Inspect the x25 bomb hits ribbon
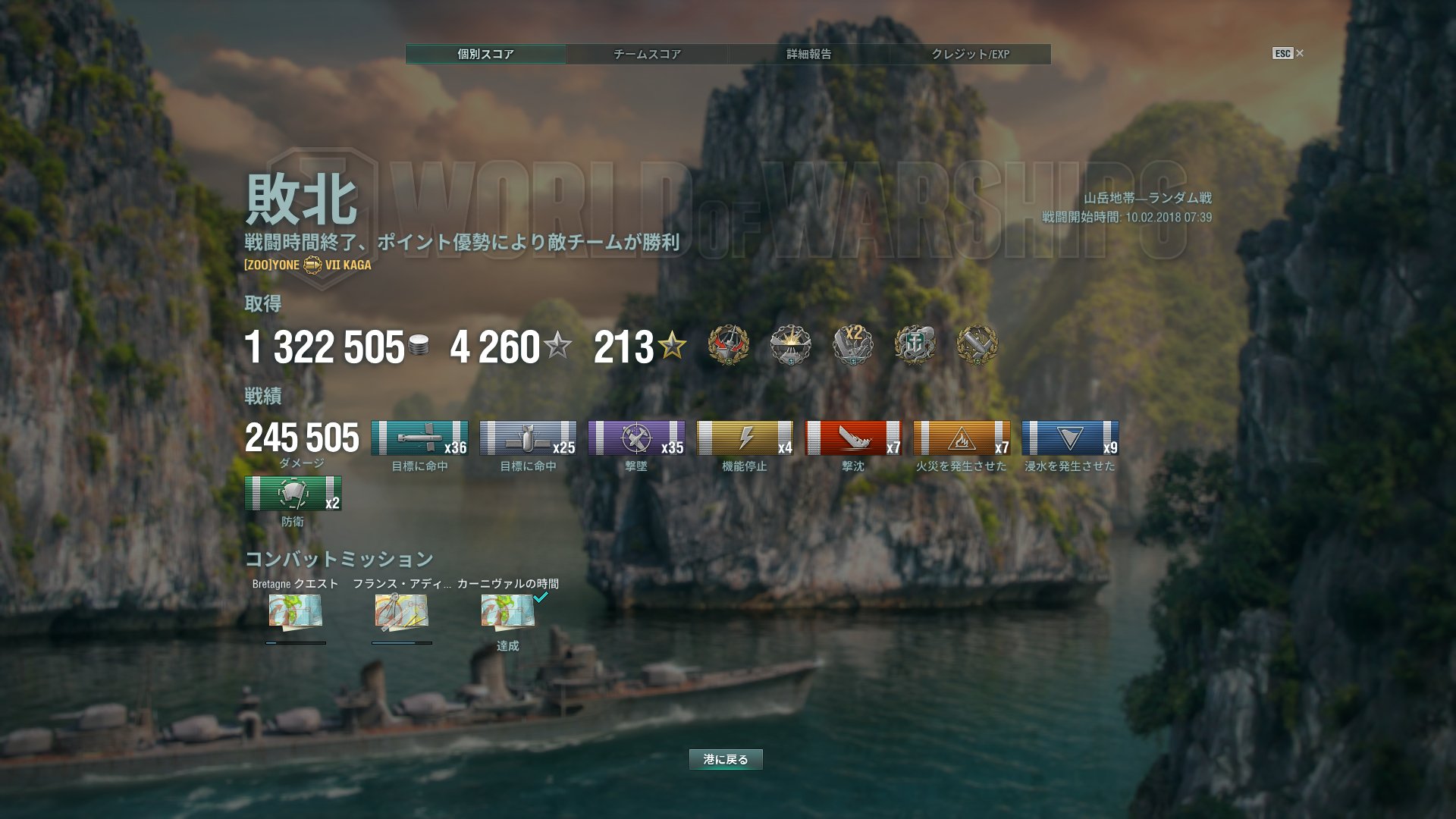 pos(528,438)
